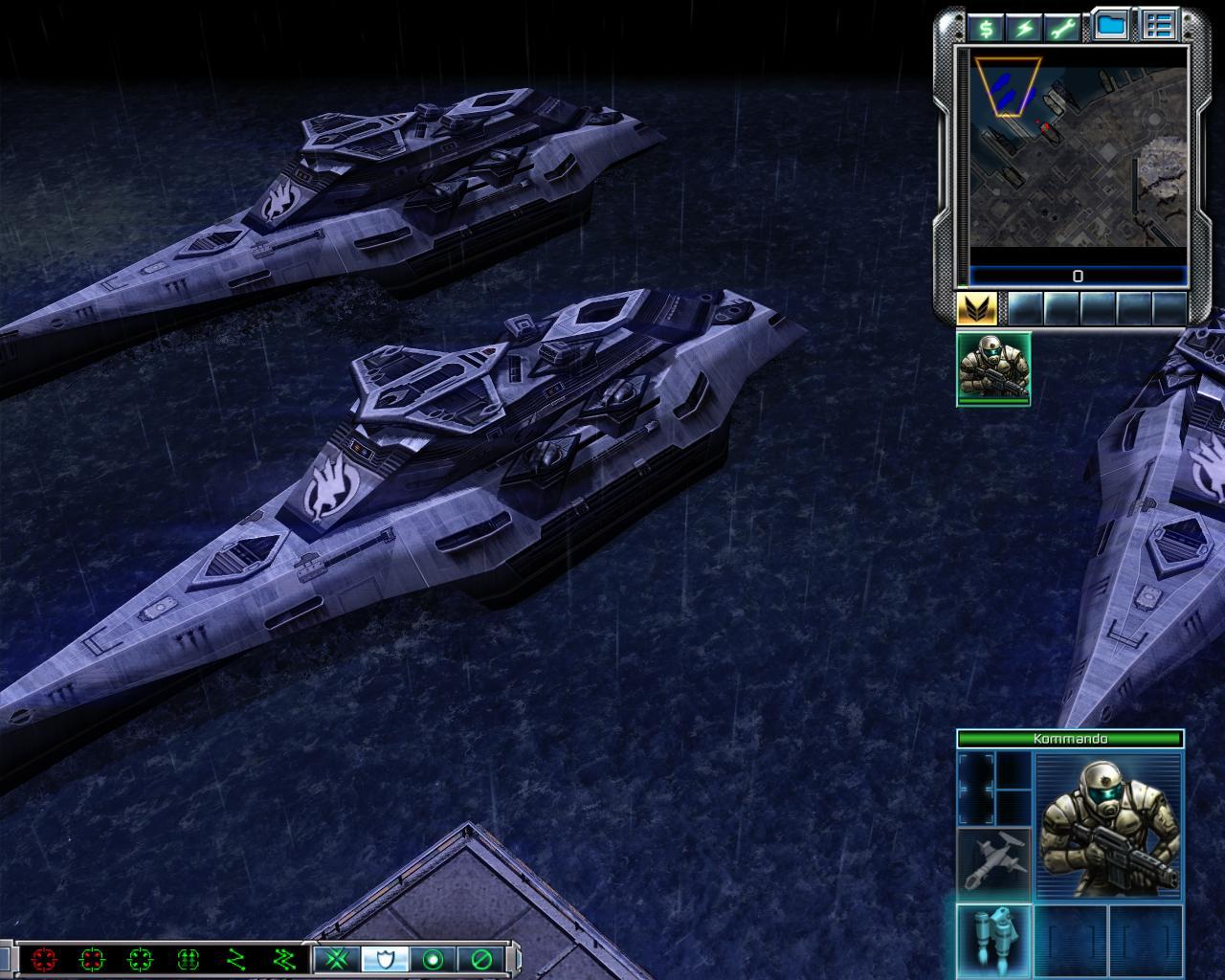Select the green circle hold ground stance
1225x980 pixels.
click(x=433, y=958)
